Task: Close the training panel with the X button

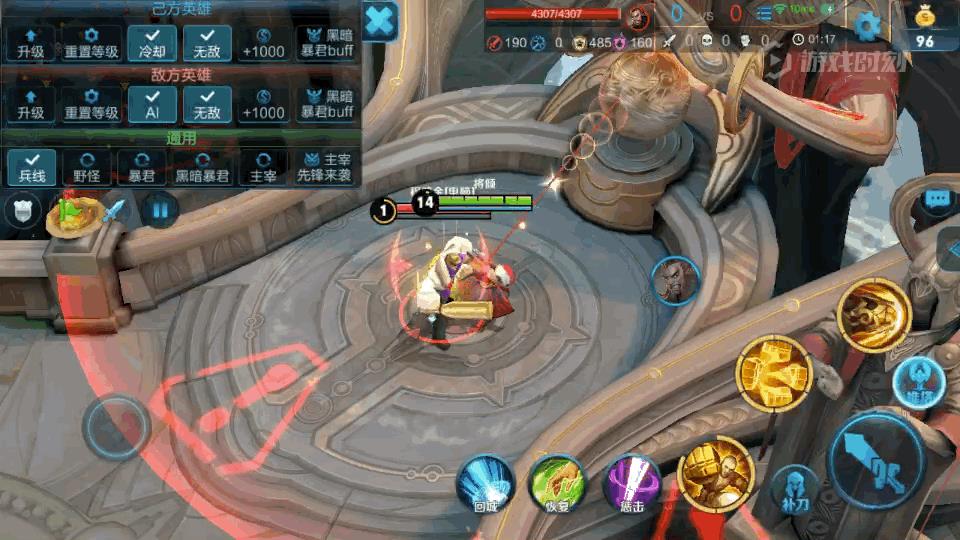Action: point(380,20)
